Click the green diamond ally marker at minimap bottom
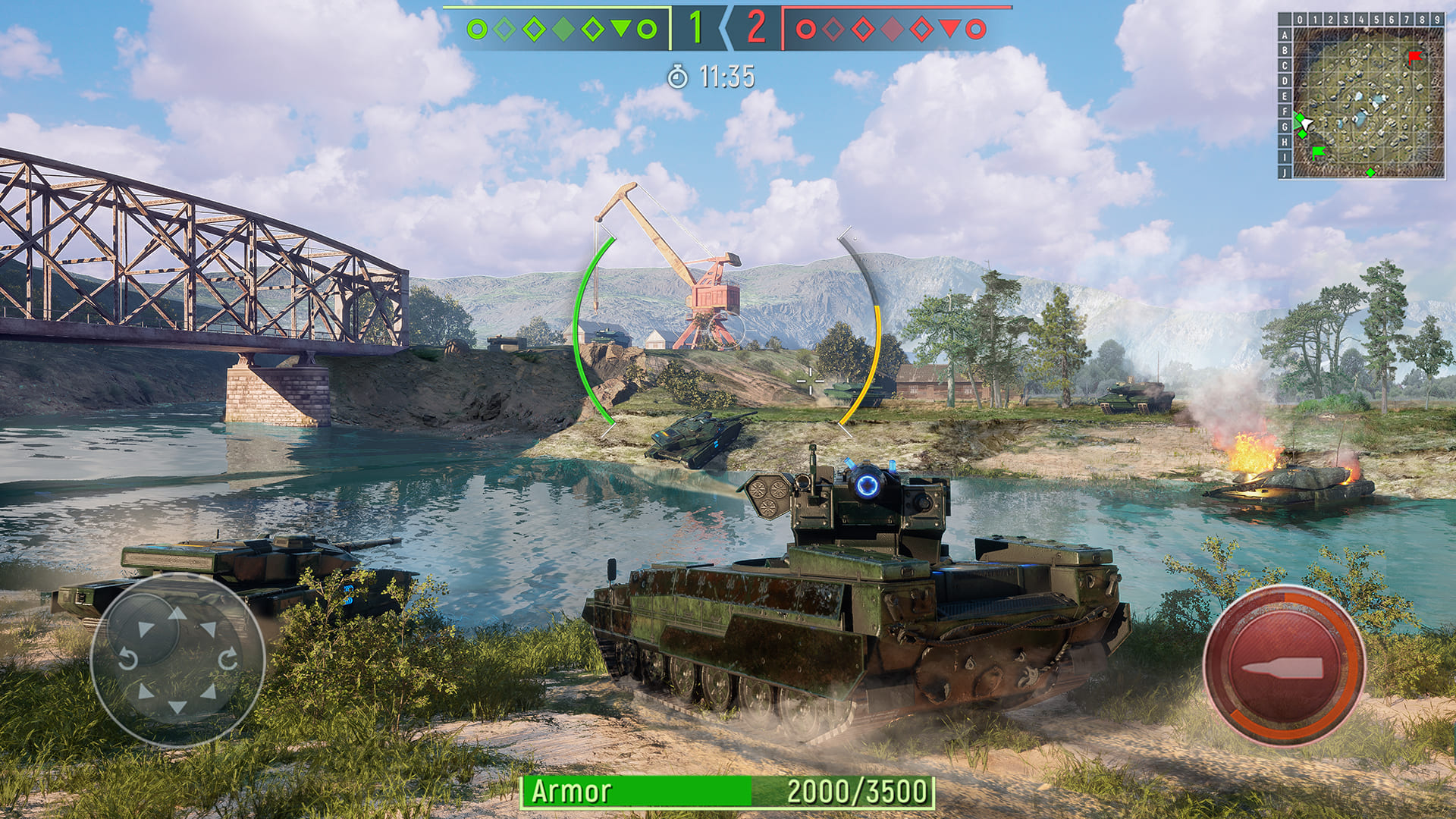This screenshot has height=819, width=1456. click(x=1370, y=173)
